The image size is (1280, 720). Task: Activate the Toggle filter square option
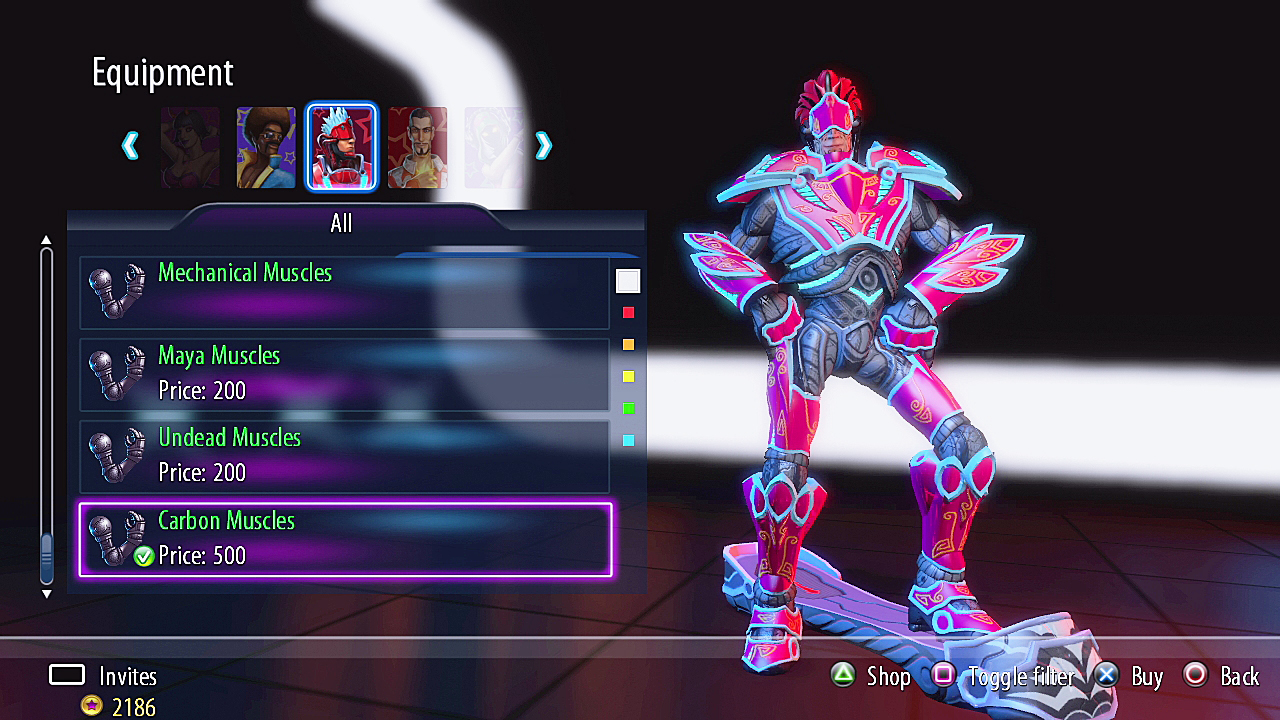[x=946, y=676]
